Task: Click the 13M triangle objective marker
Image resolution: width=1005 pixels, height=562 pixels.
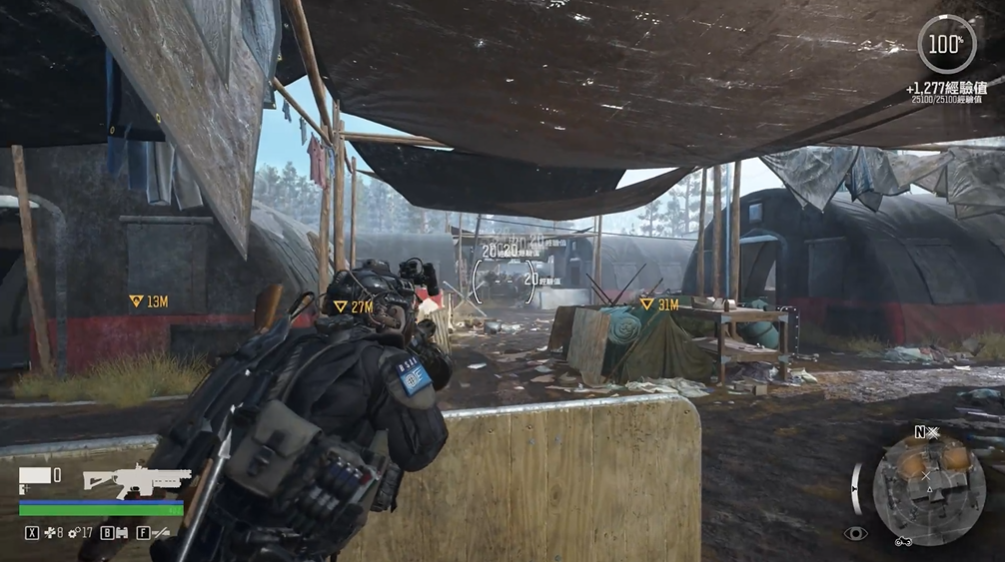Action: tap(136, 301)
